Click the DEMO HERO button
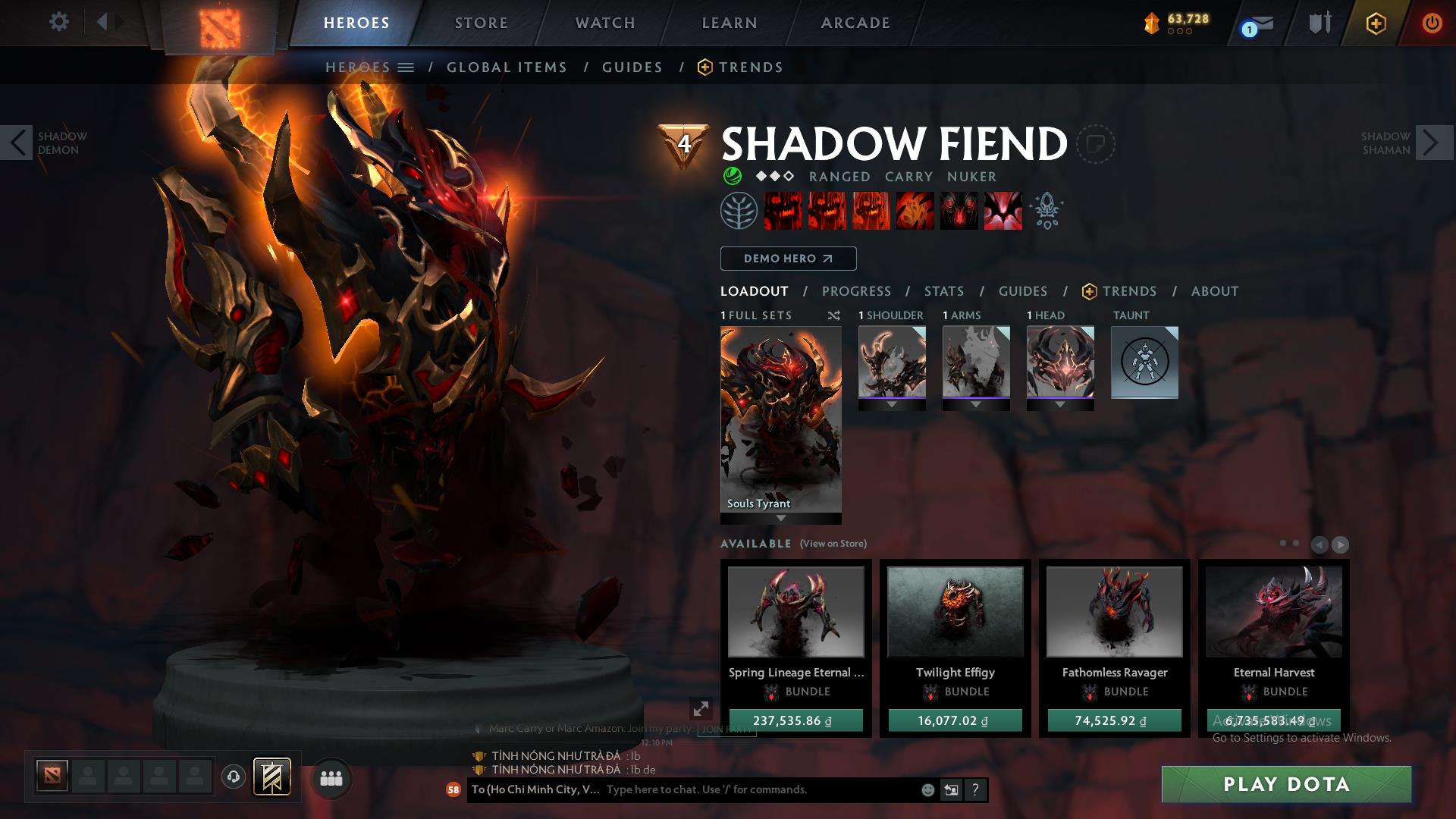Screen dimensions: 1456x819 click(x=787, y=259)
